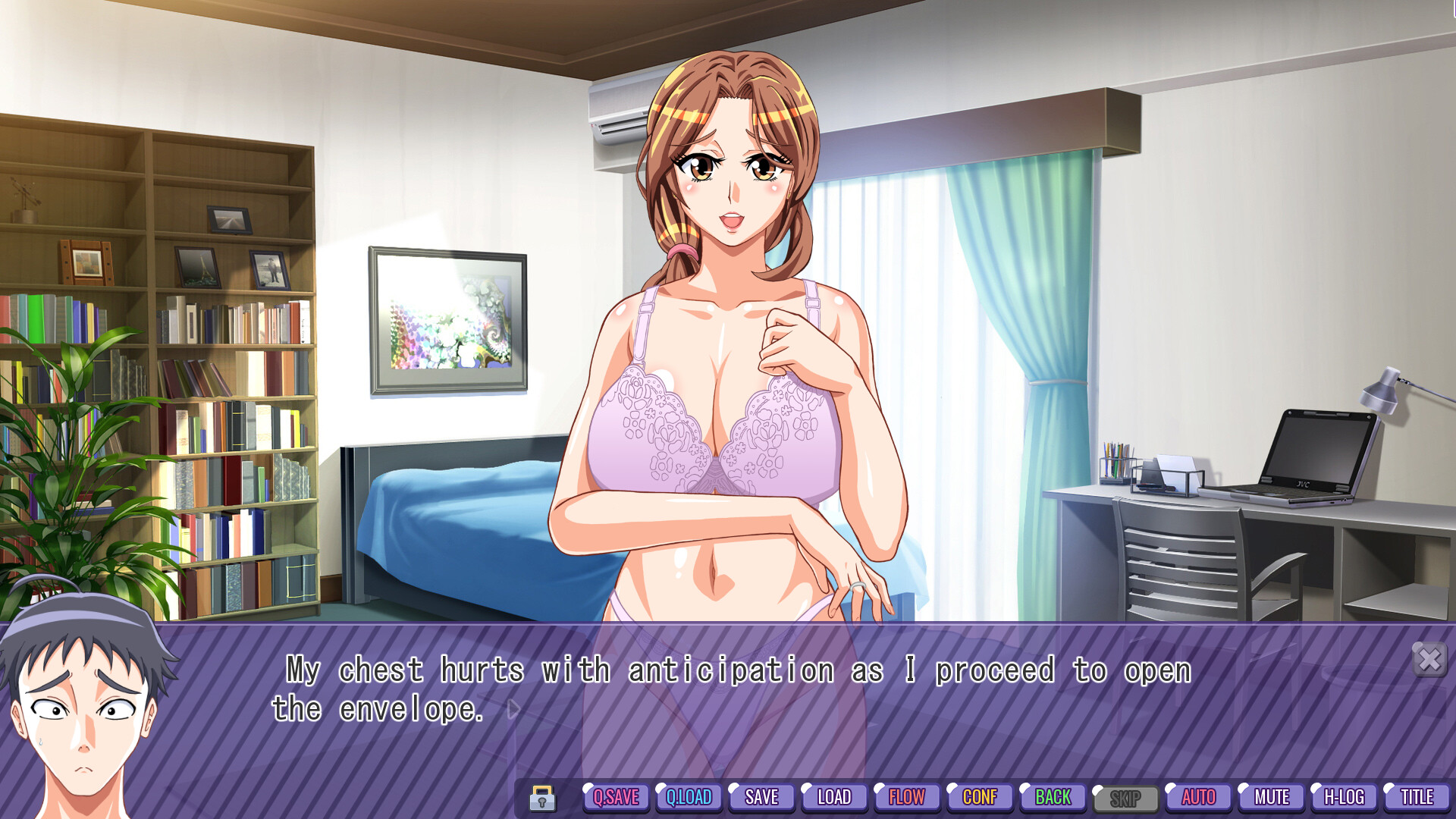This screenshot has width=1456, height=819.
Task: Open the SAVE screen
Action: 761,797
